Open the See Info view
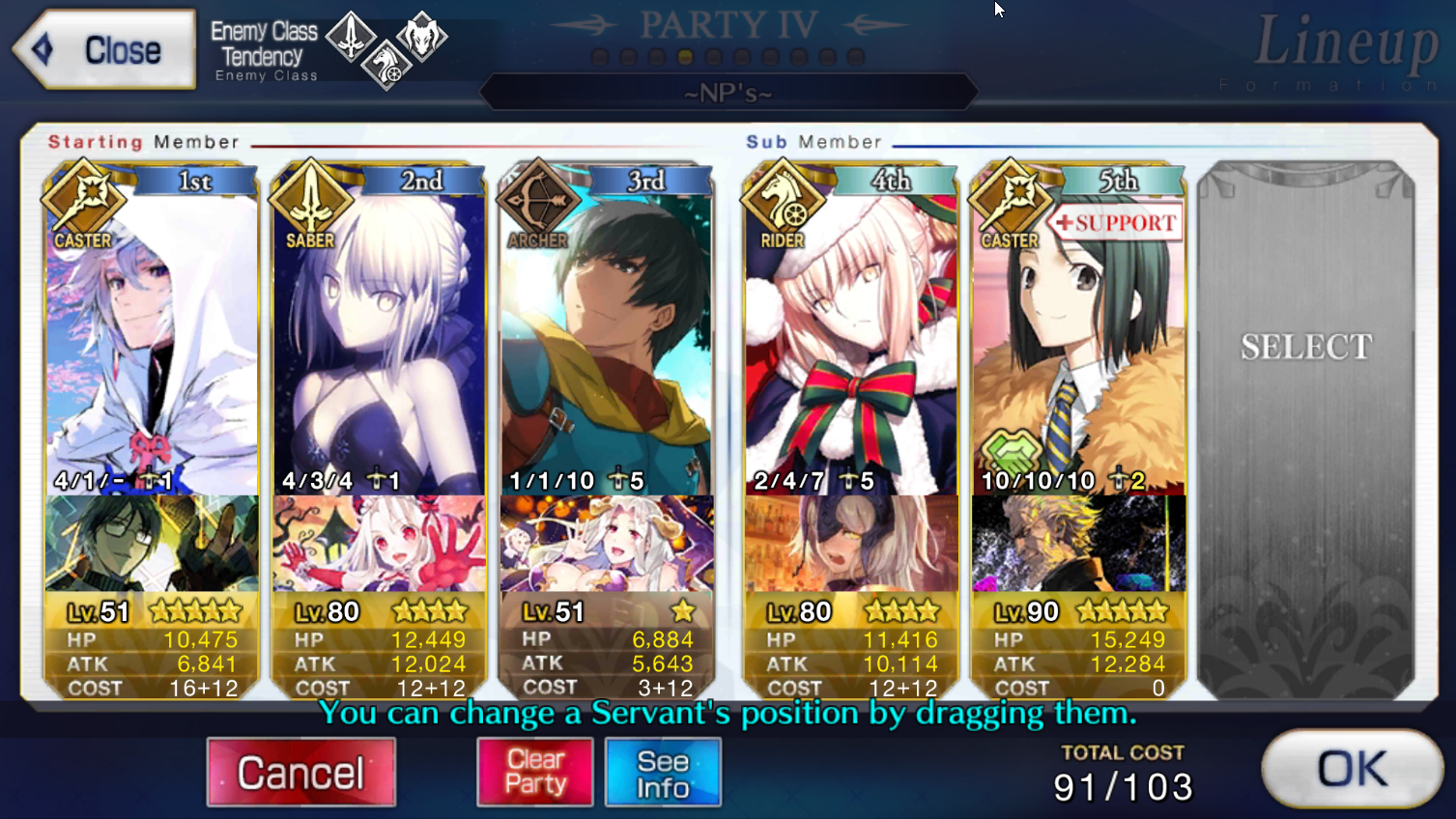Viewport: 1456px width, 819px height. click(x=663, y=773)
